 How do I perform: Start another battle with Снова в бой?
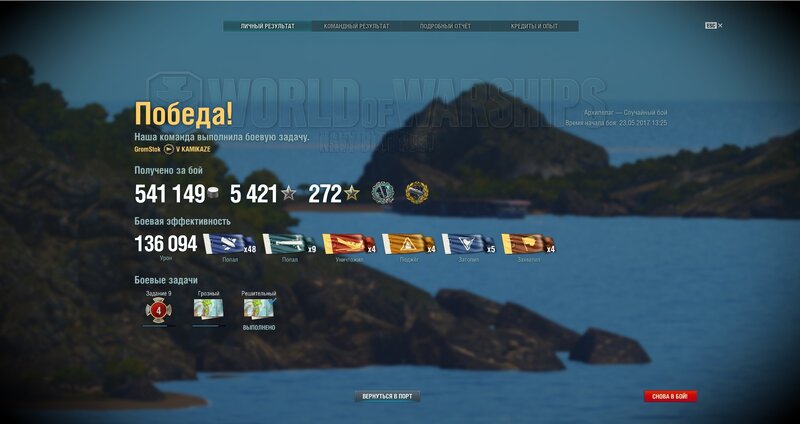point(670,396)
